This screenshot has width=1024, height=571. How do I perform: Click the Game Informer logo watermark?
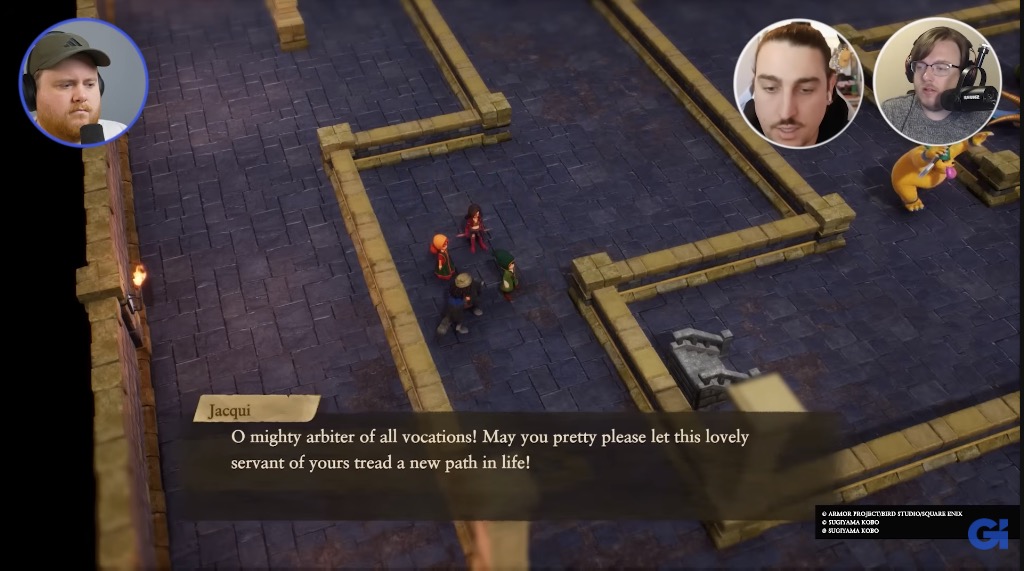(x=987, y=533)
